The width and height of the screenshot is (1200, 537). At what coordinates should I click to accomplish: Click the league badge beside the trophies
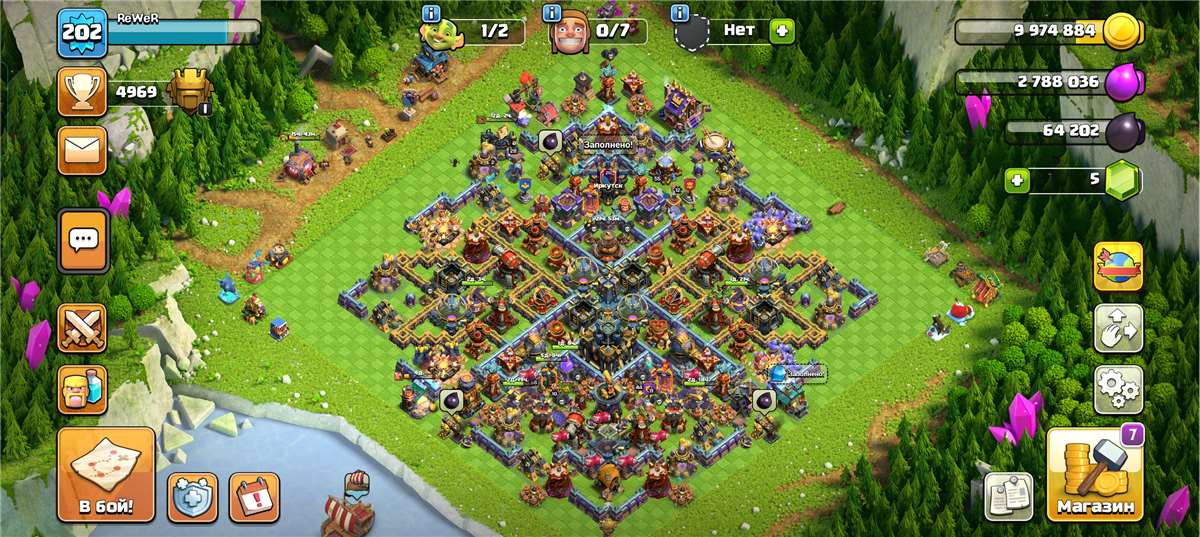189,93
